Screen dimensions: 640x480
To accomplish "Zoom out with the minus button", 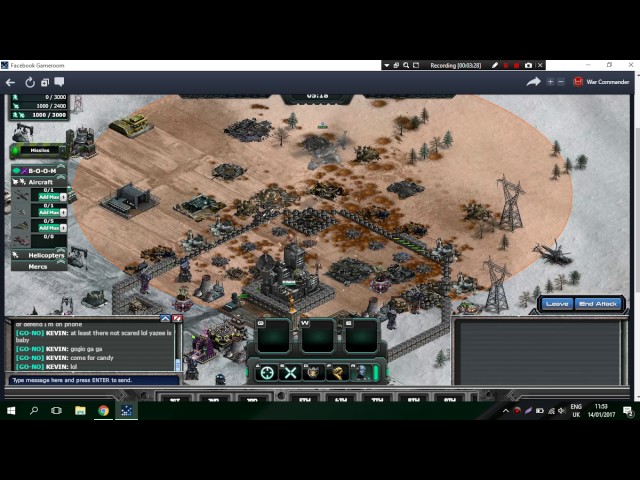I will [x=561, y=82].
